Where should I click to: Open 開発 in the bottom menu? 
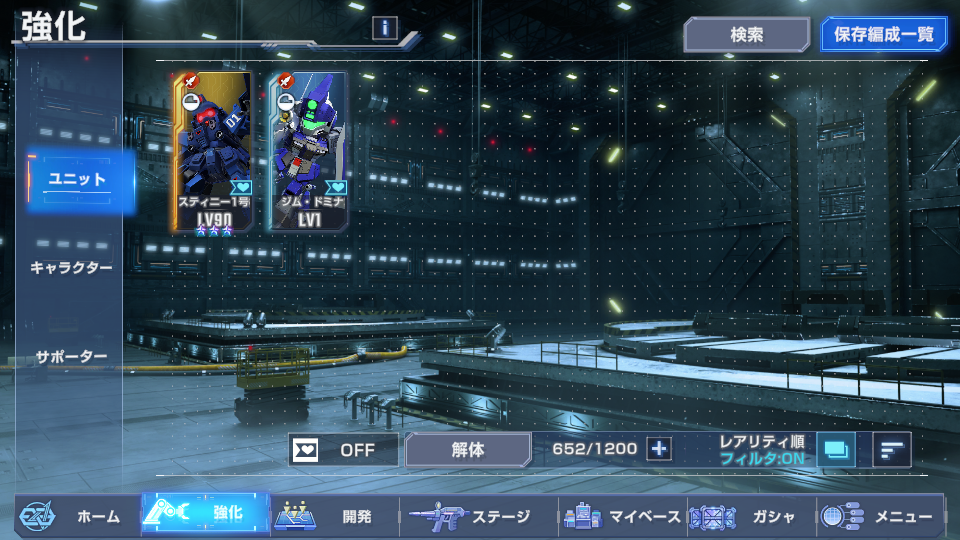[334, 517]
